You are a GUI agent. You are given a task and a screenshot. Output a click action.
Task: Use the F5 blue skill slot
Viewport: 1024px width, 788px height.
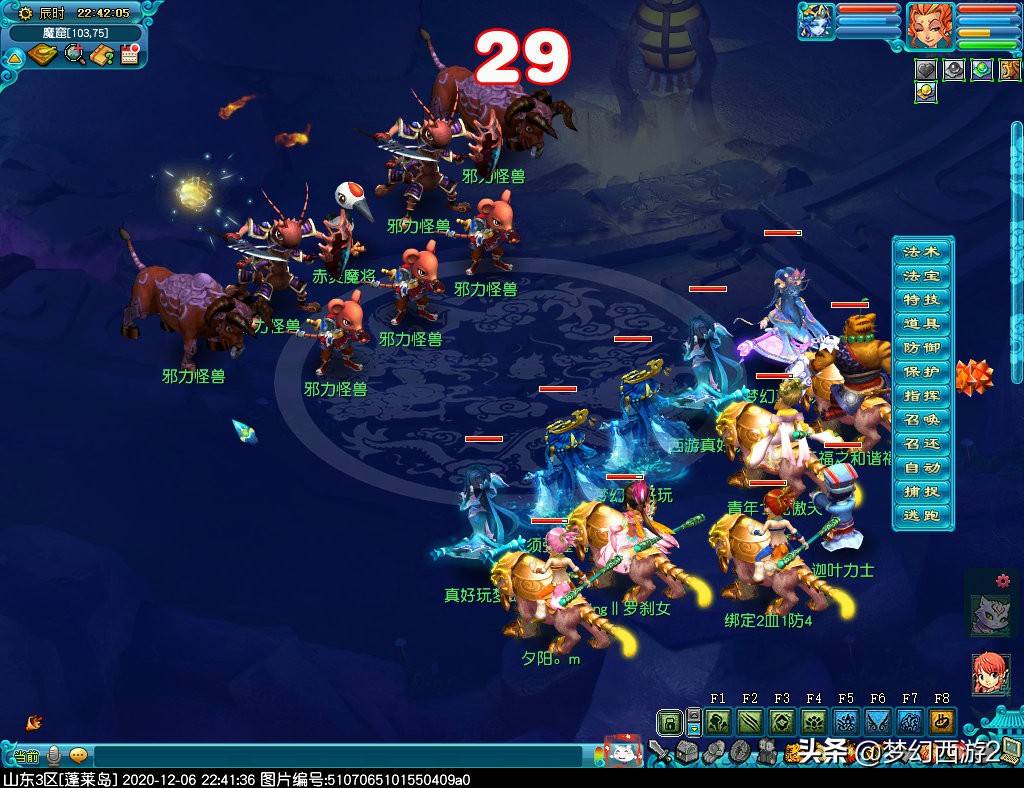tap(846, 722)
